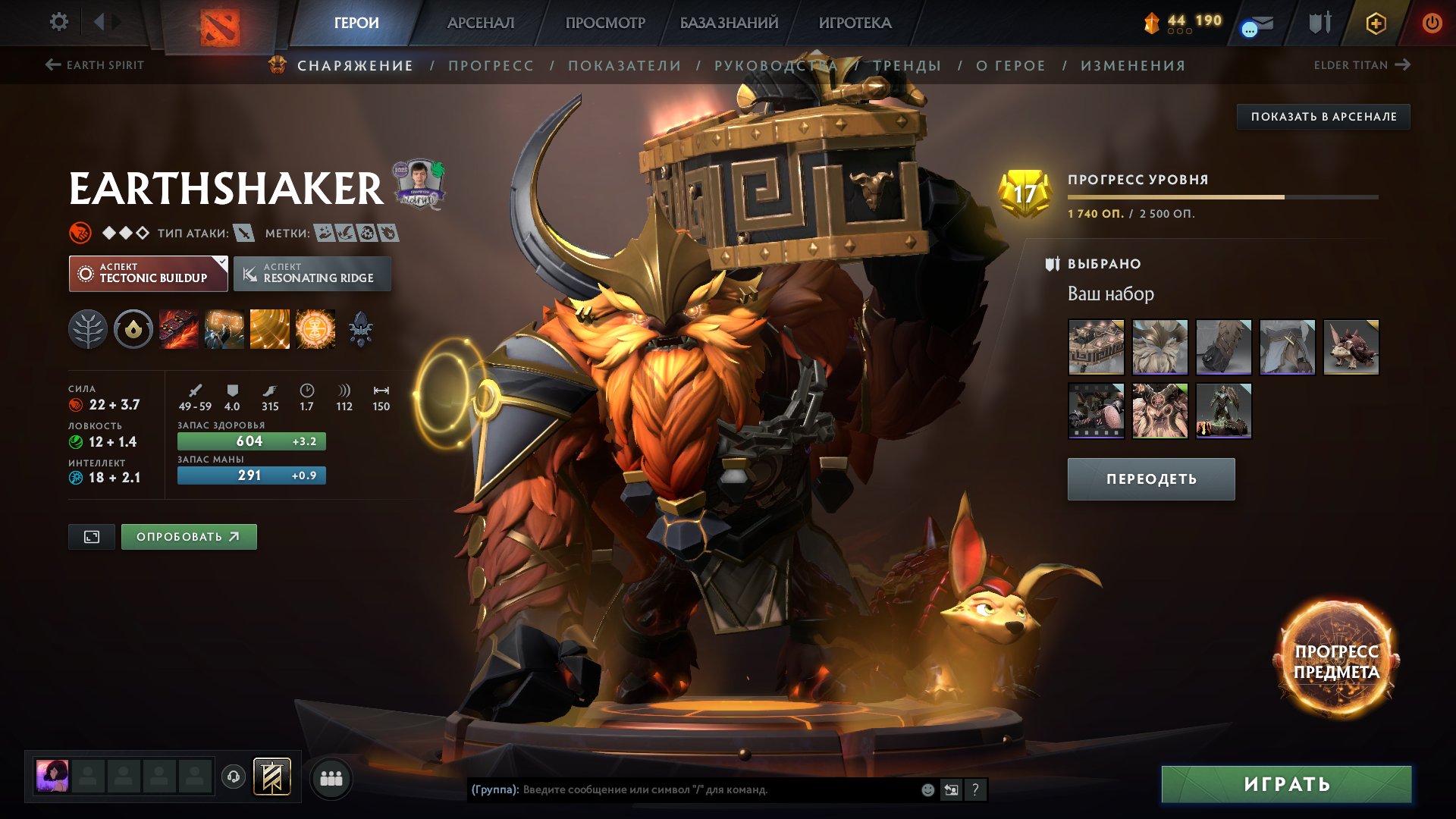
Task: Select the first cosmetic item thumbnail
Action: (x=1095, y=348)
